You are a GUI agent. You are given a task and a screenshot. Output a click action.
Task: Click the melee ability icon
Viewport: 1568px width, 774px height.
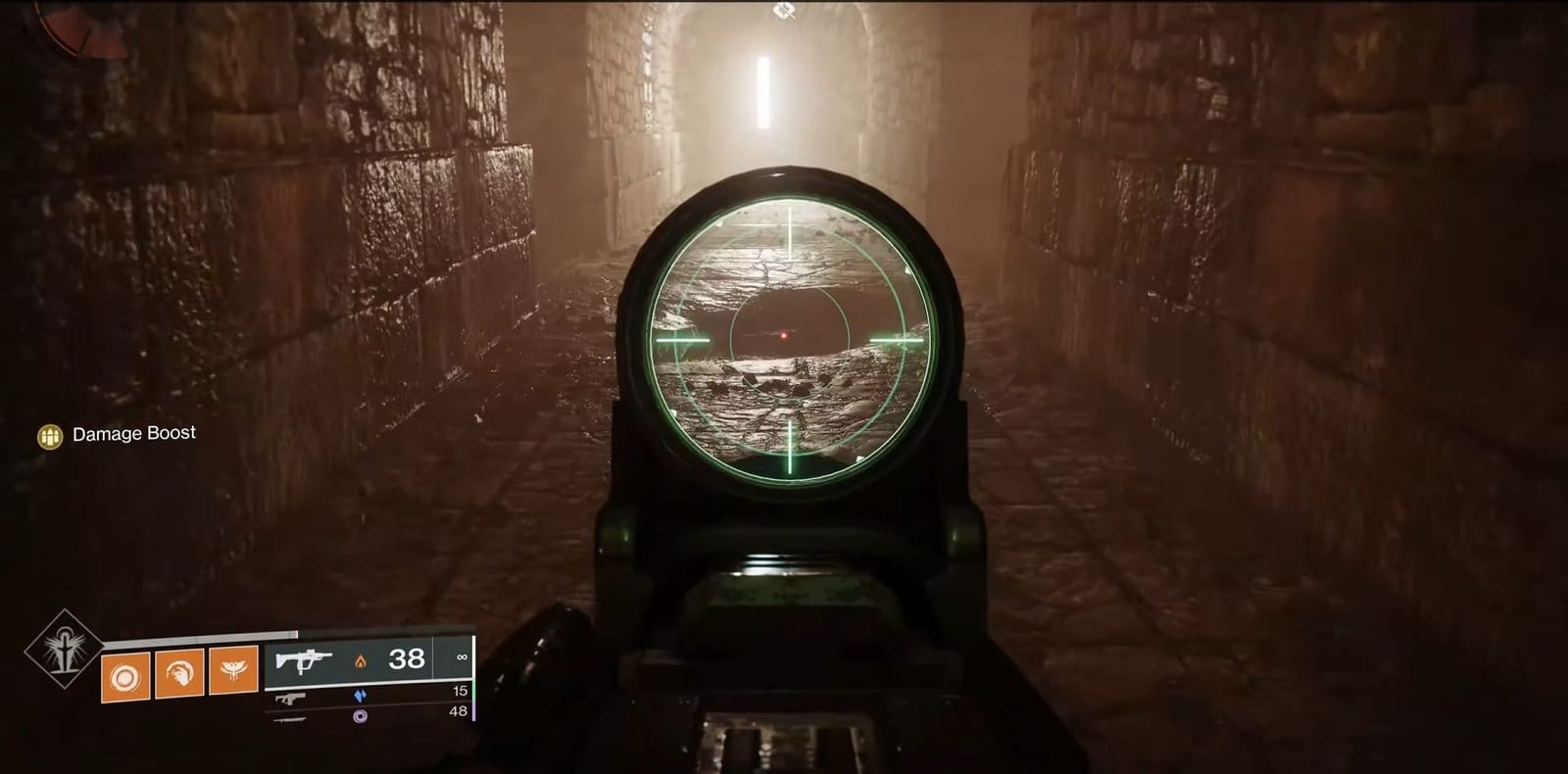[180, 674]
